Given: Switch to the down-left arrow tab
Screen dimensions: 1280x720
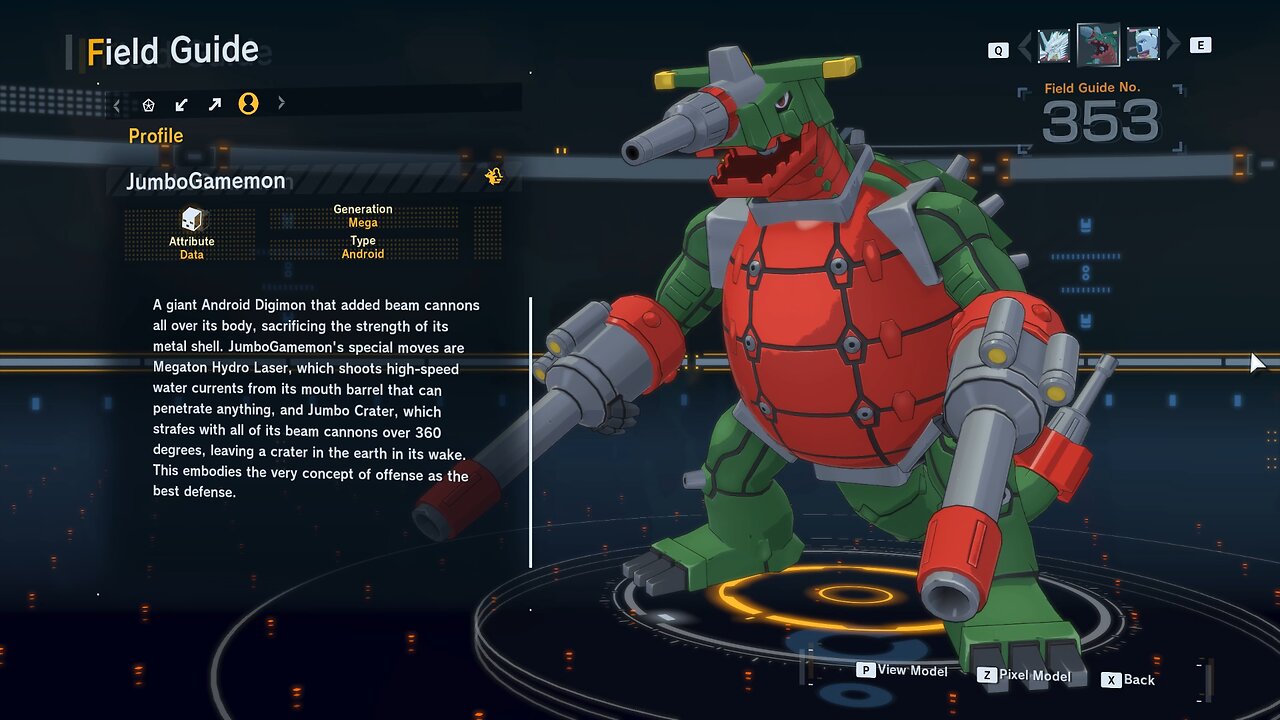Looking at the screenshot, I should point(181,104).
